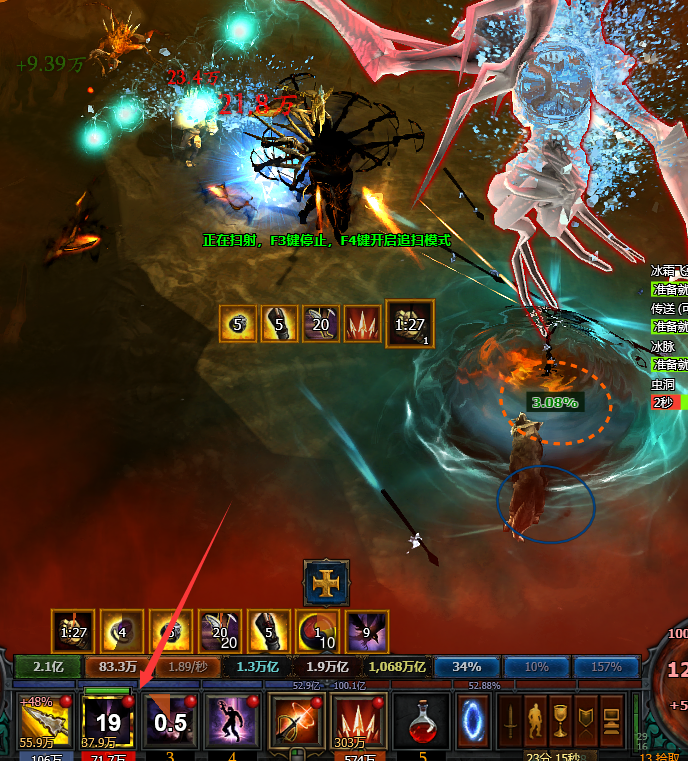The height and width of the screenshot is (761, 688).
Task: Open the sword menu button
Action: click(510, 718)
